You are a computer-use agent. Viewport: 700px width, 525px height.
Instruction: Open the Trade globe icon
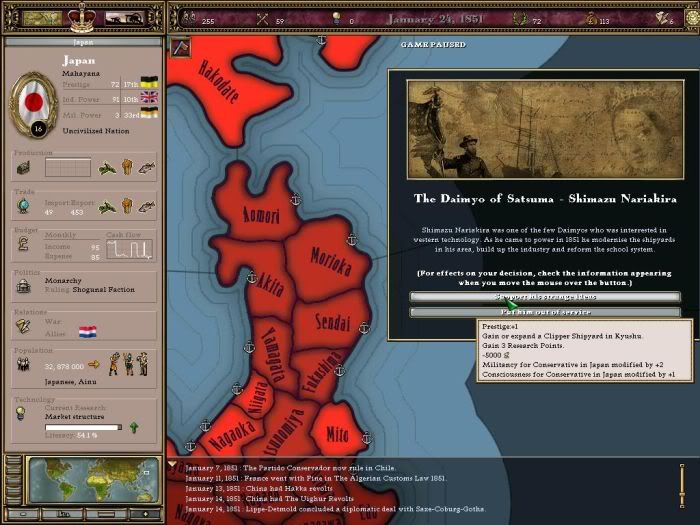click(x=23, y=206)
